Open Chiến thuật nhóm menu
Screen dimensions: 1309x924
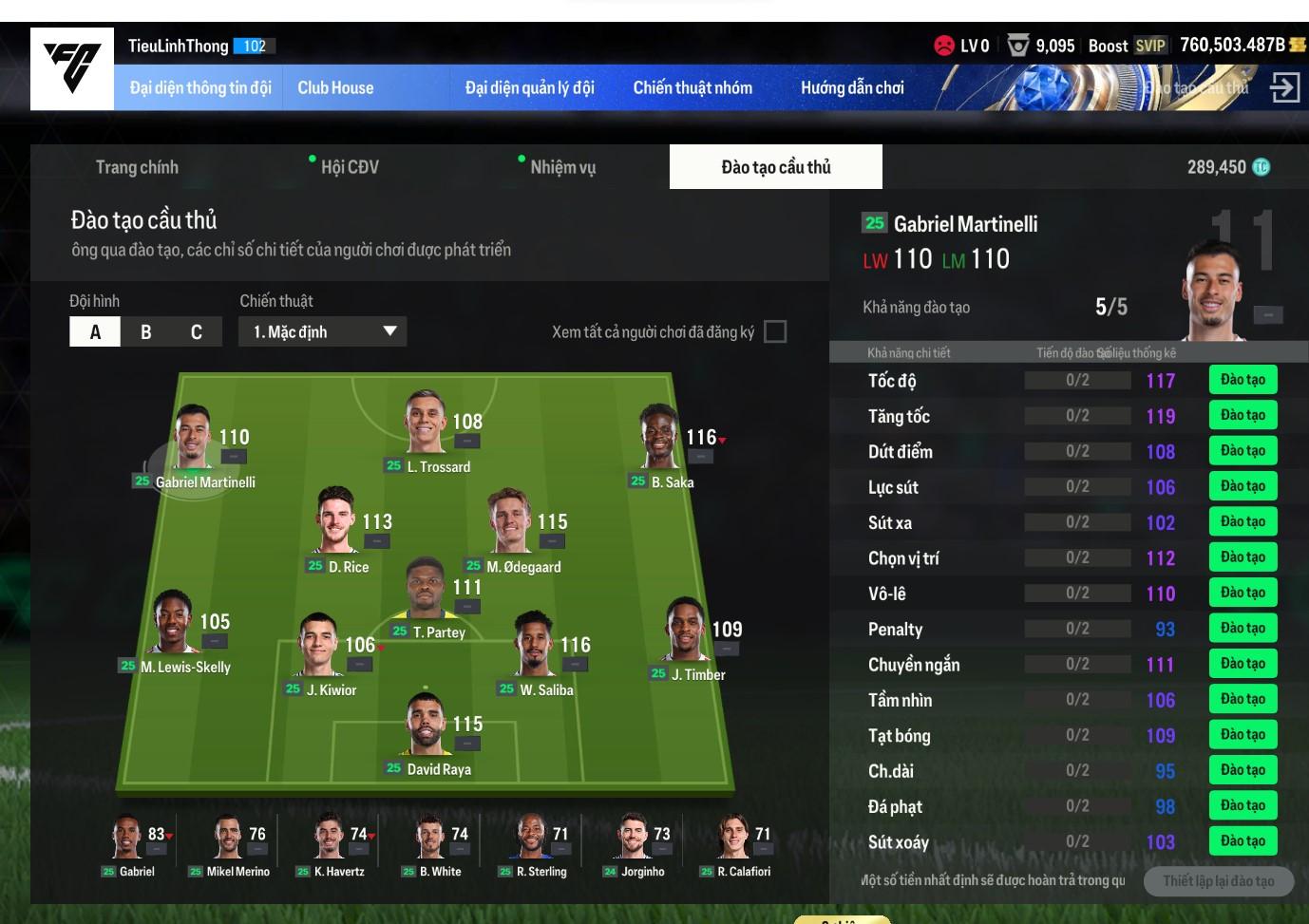tap(692, 87)
